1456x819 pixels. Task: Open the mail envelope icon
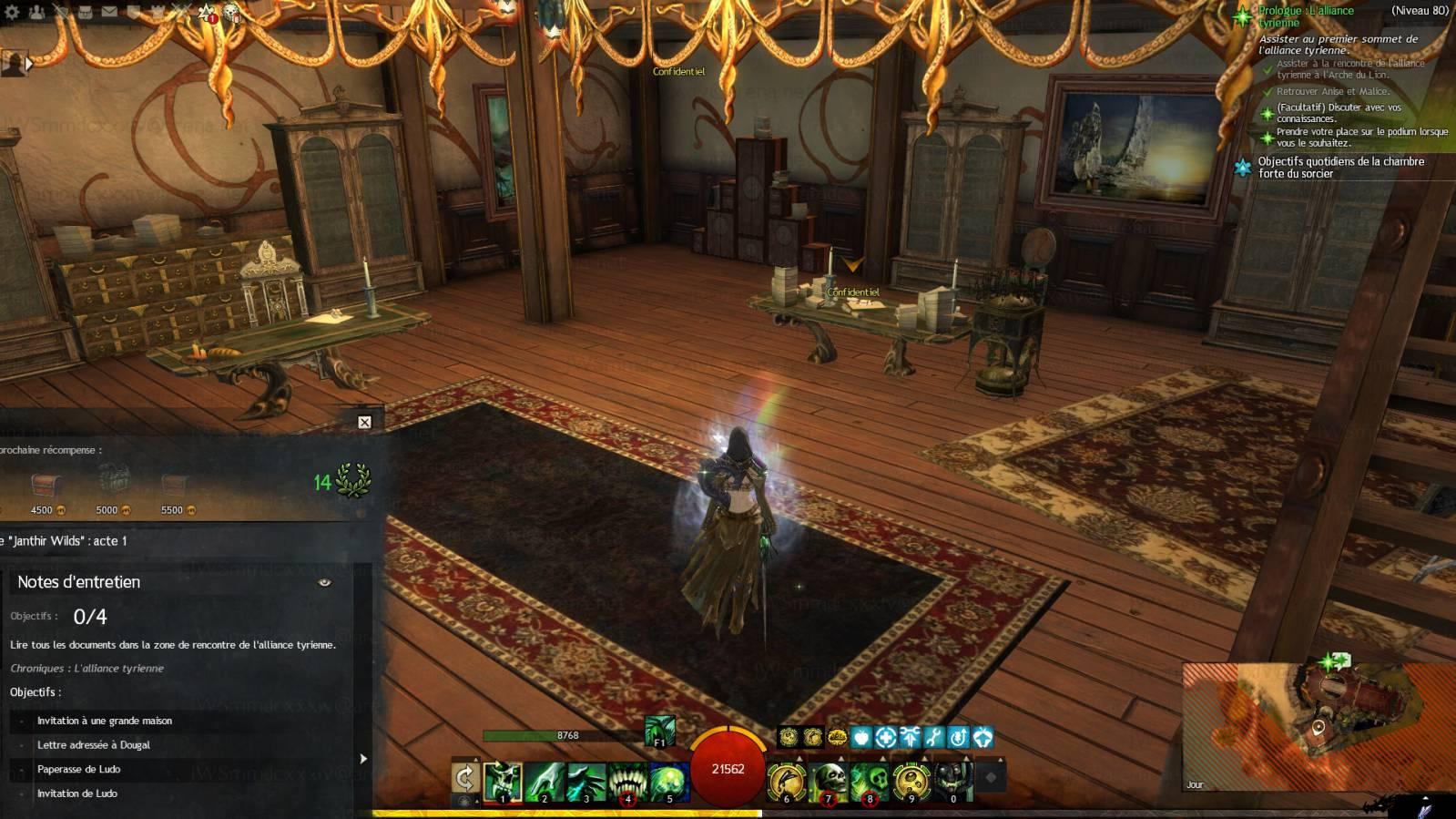coord(109,12)
